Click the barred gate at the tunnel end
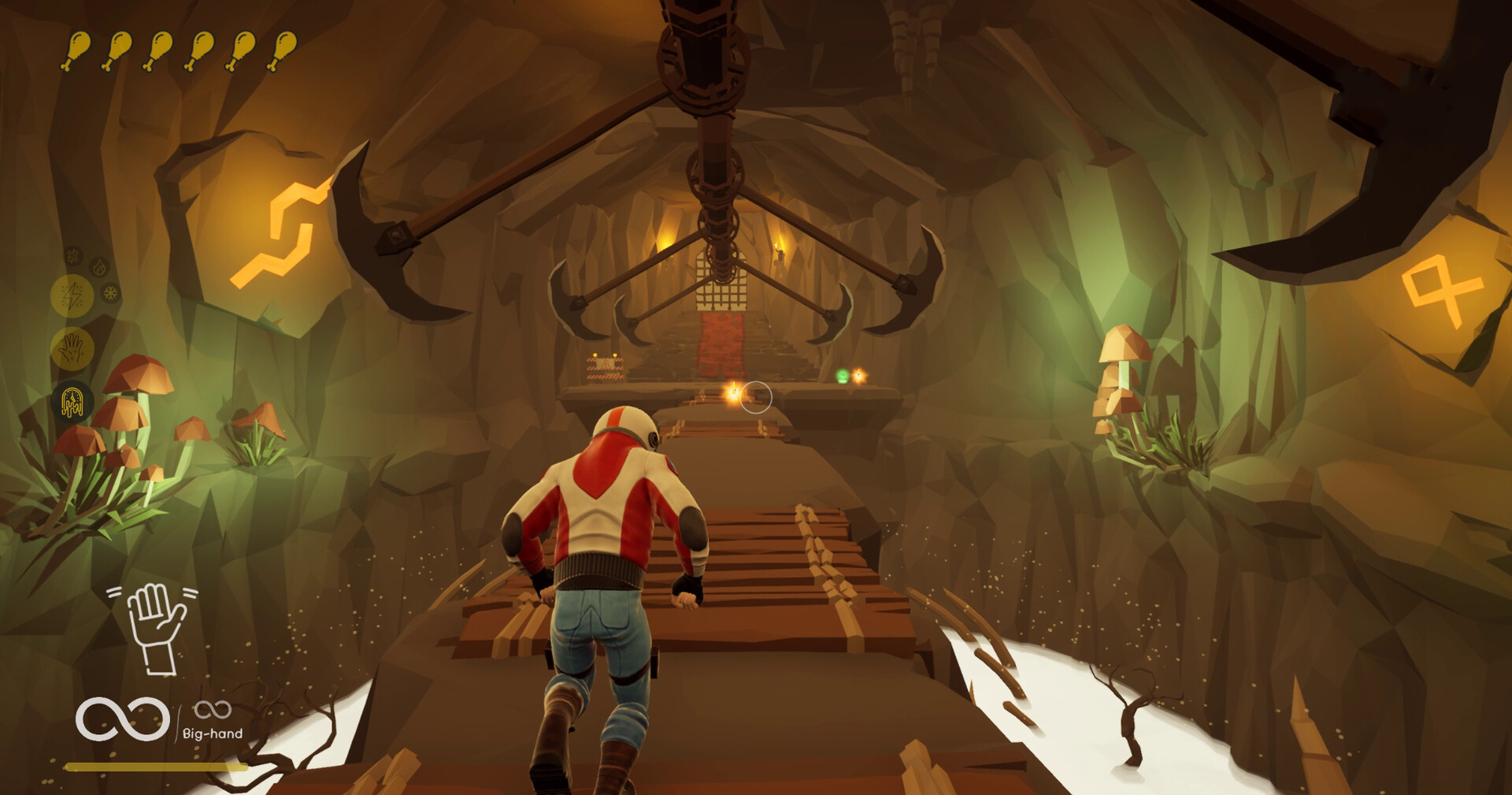1512x795 pixels. click(721, 280)
